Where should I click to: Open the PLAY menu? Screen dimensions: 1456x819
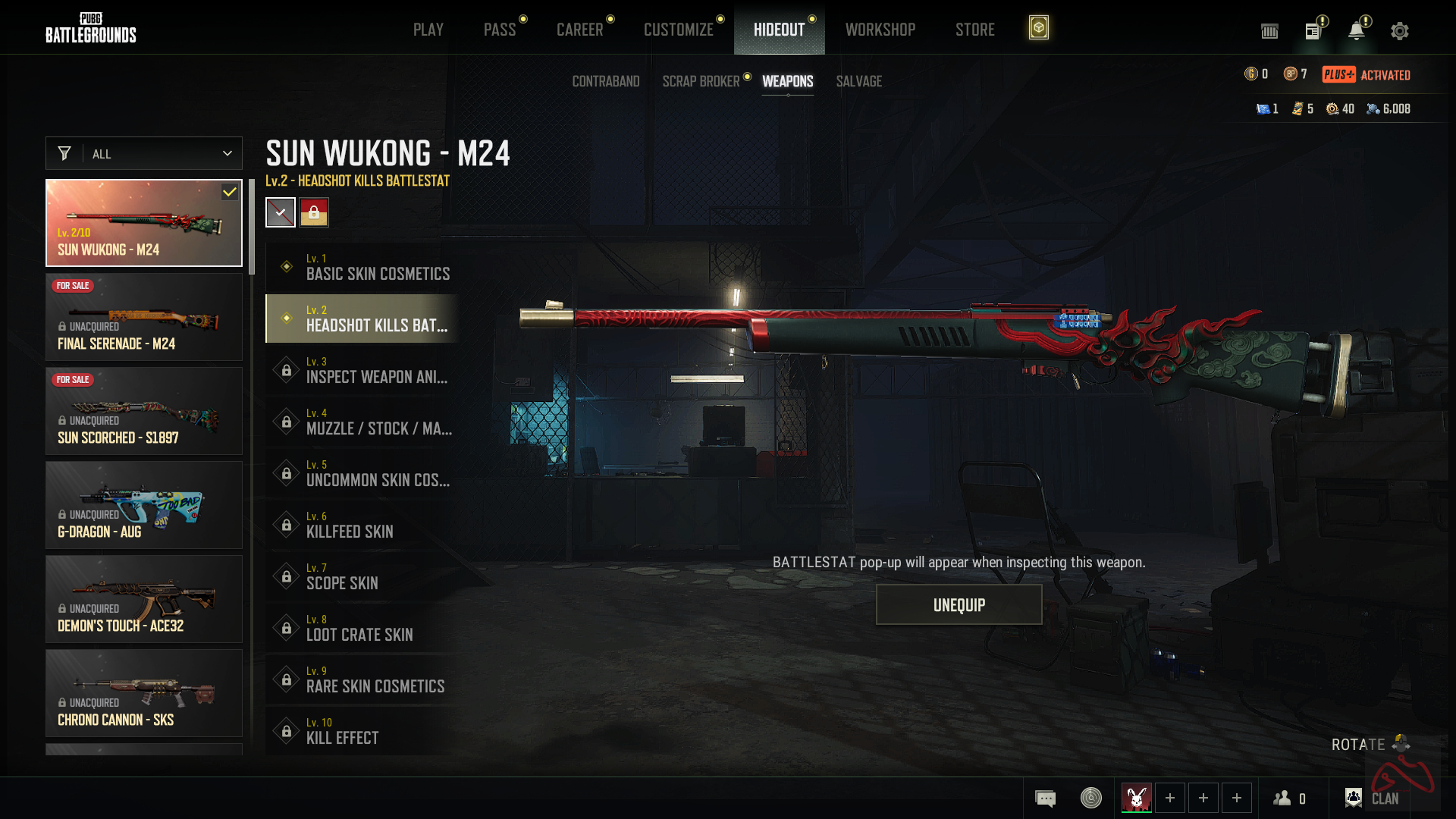coord(428,30)
